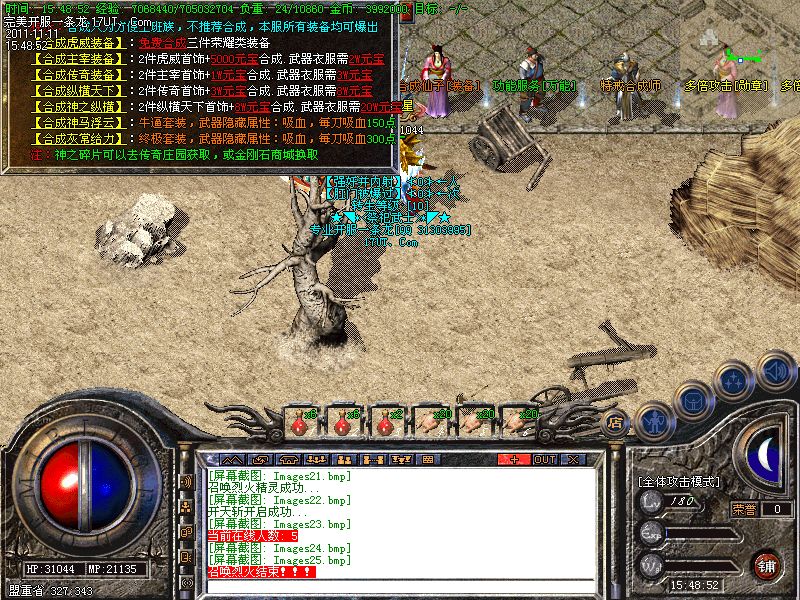Close the chat panel with X

[573, 459]
